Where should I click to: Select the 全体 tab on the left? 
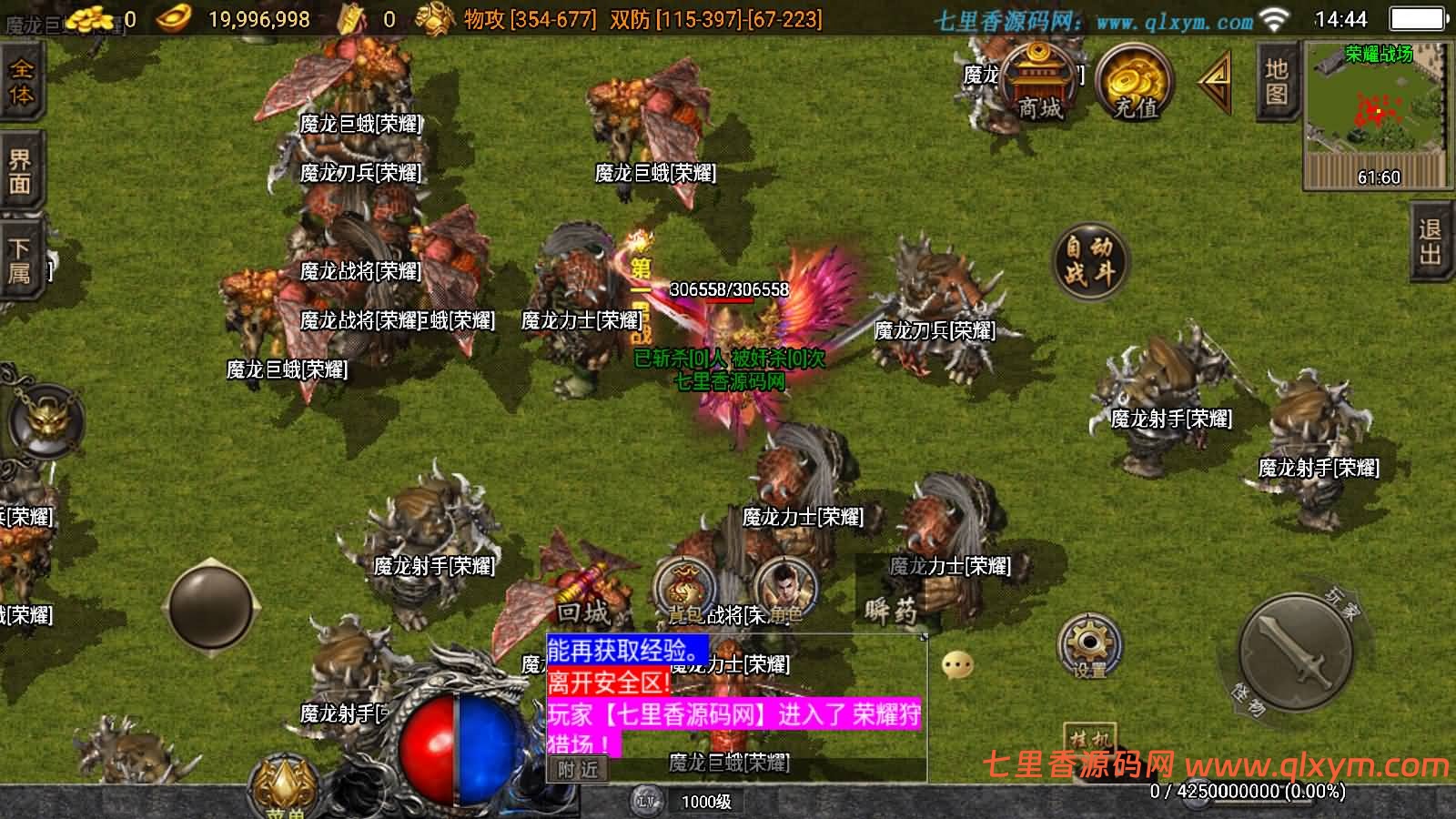[20, 82]
